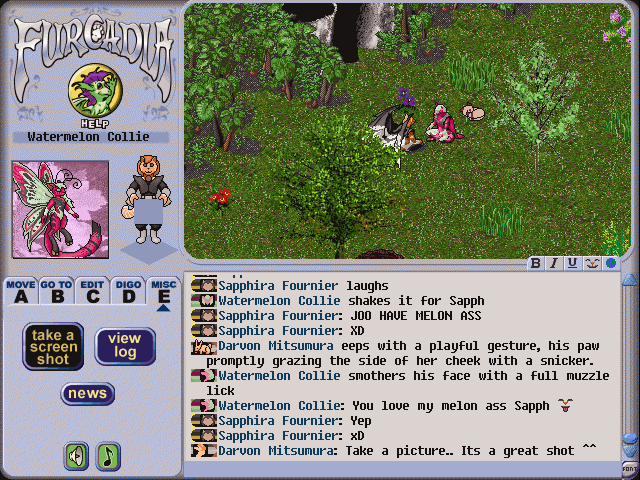Viewport: 640px width, 480px height.
Task: Open the view log button
Action: pos(125,346)
